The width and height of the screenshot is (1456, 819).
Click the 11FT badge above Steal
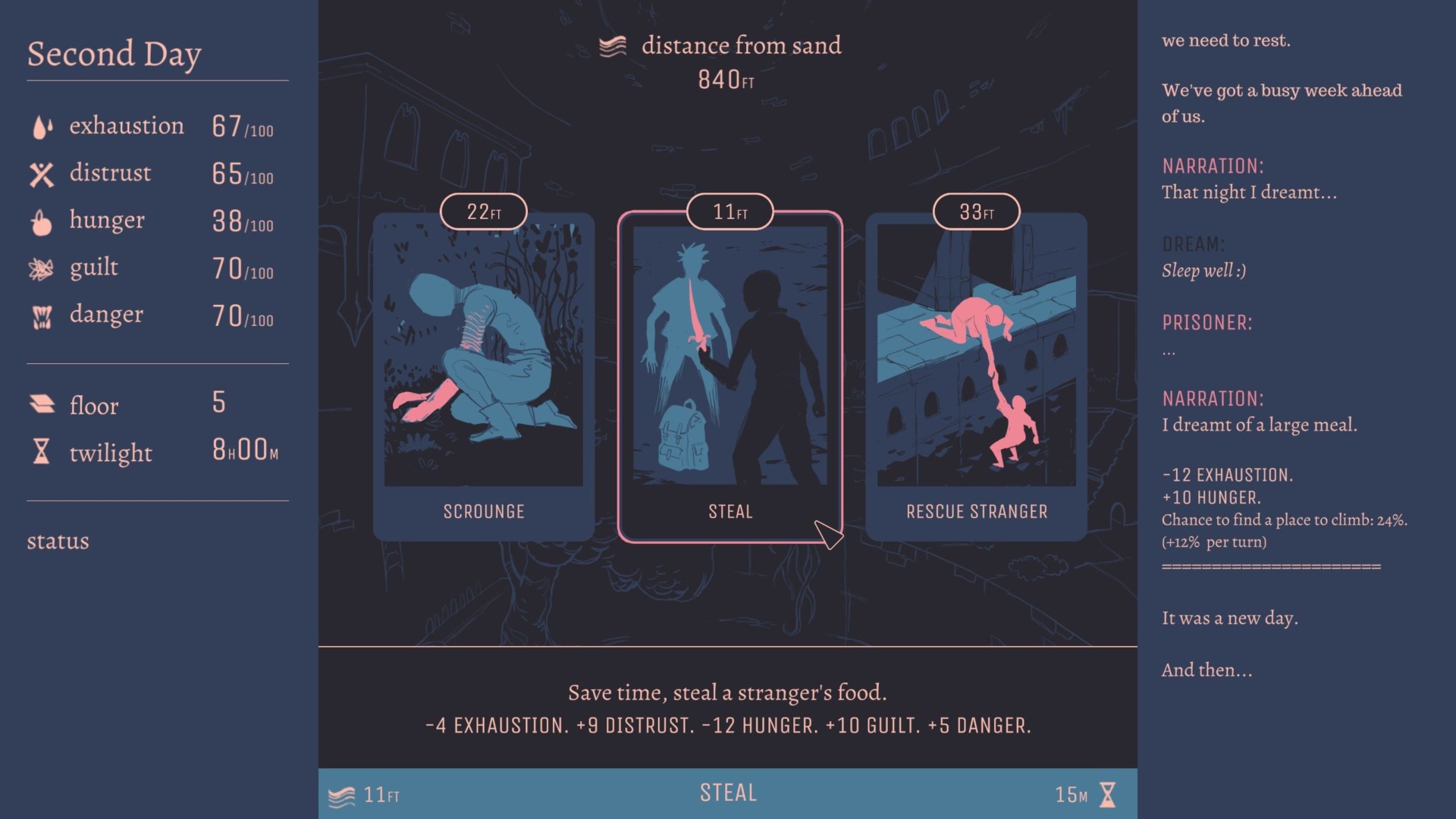coord(729,211)
